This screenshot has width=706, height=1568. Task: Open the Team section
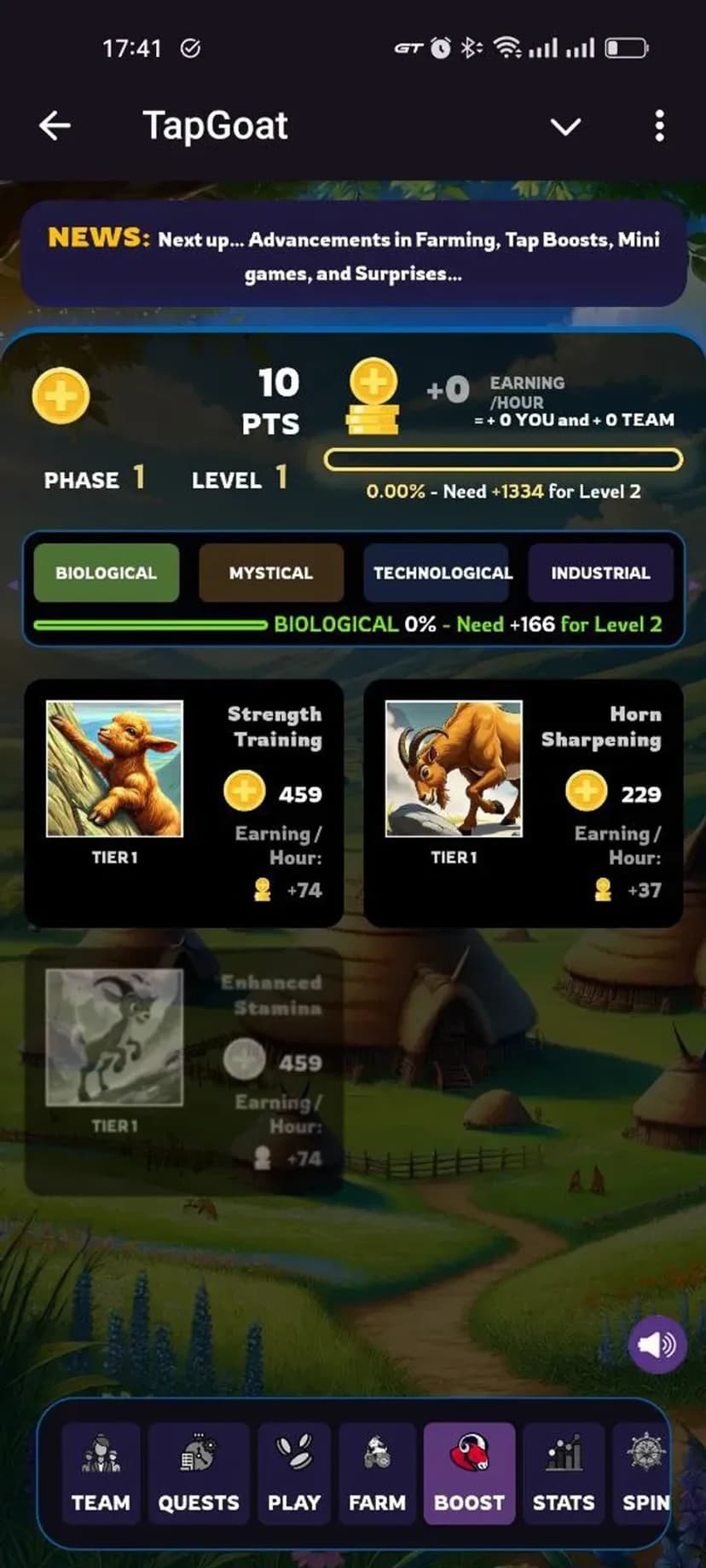(101, 1473)
